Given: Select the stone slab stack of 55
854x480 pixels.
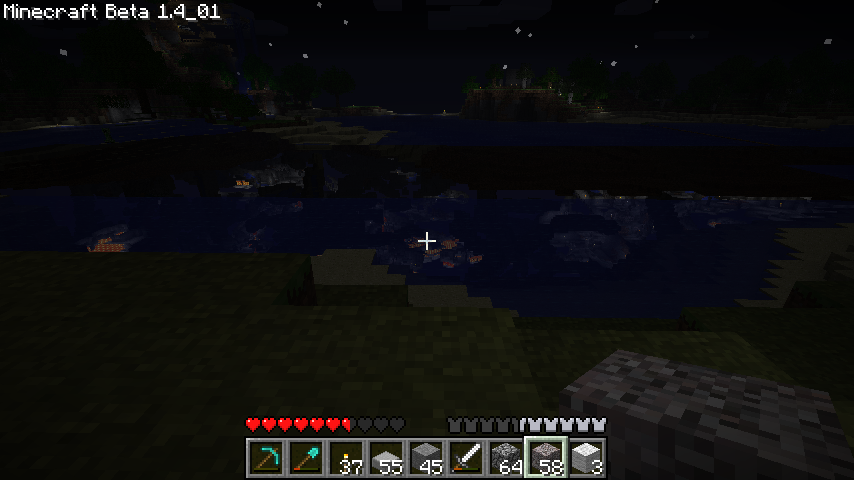Looking at the screenshot, I should click(387, 459).
